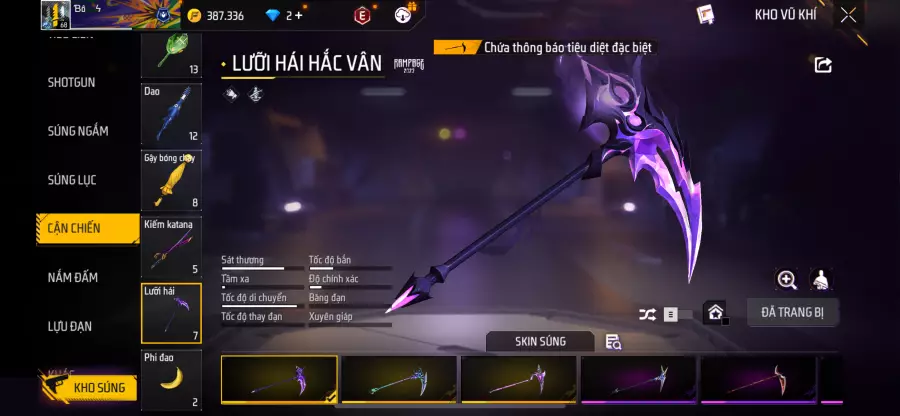Zoom in with the magnifier icon
Image resolution: width=900 pixels, height=416 pixels.
(x=787, y=280)
